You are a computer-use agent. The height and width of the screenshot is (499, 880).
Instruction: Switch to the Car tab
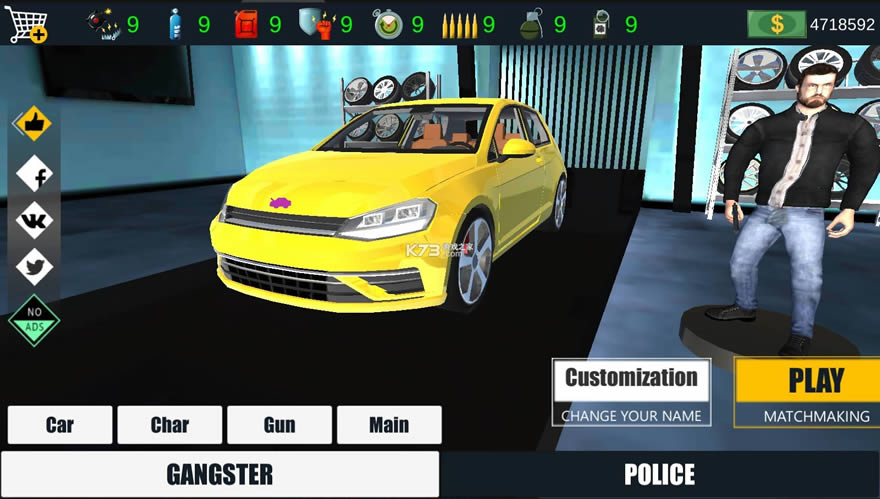tap(60, 425)
